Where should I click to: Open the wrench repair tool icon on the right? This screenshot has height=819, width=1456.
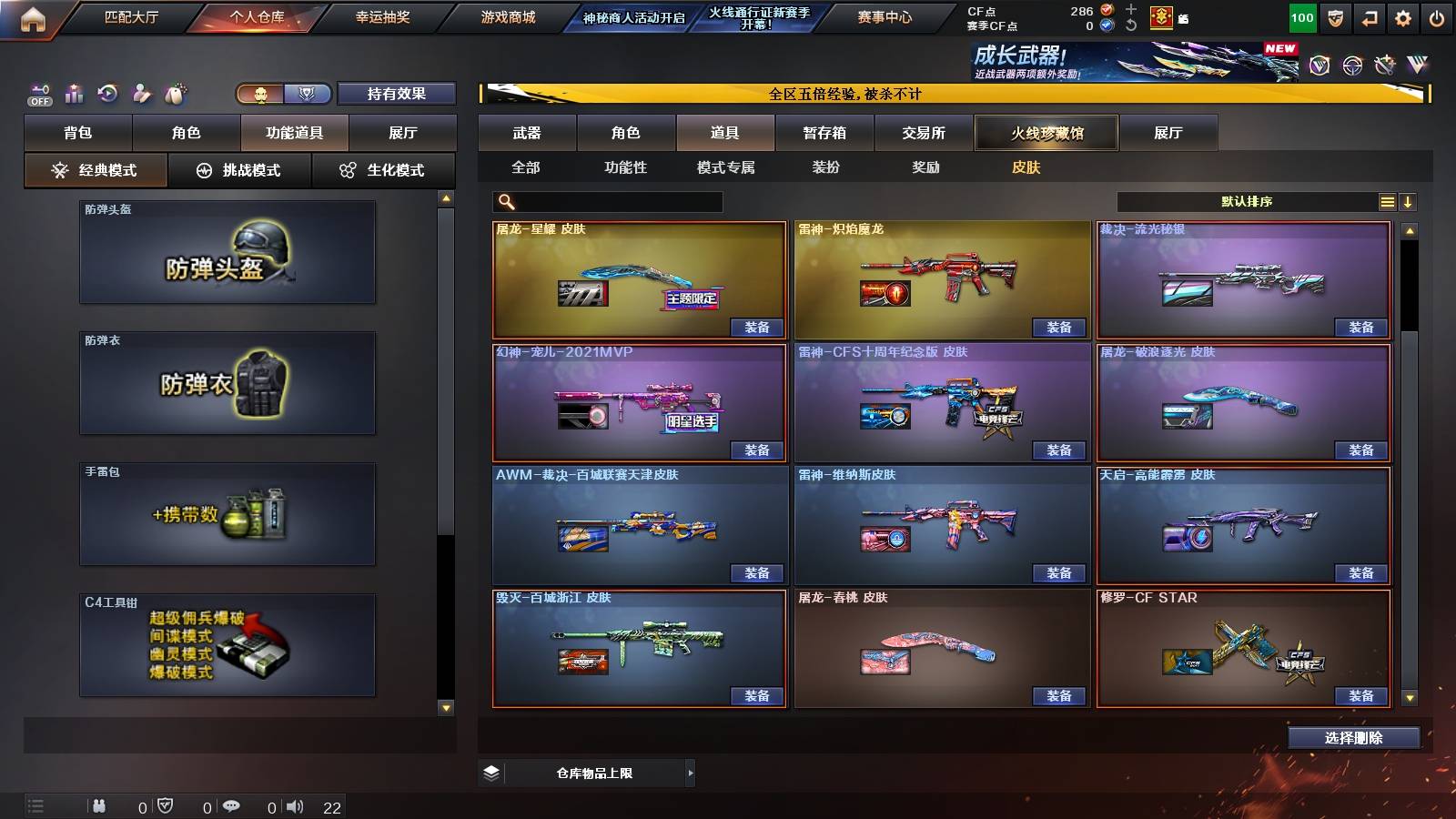pos(1384,65)
